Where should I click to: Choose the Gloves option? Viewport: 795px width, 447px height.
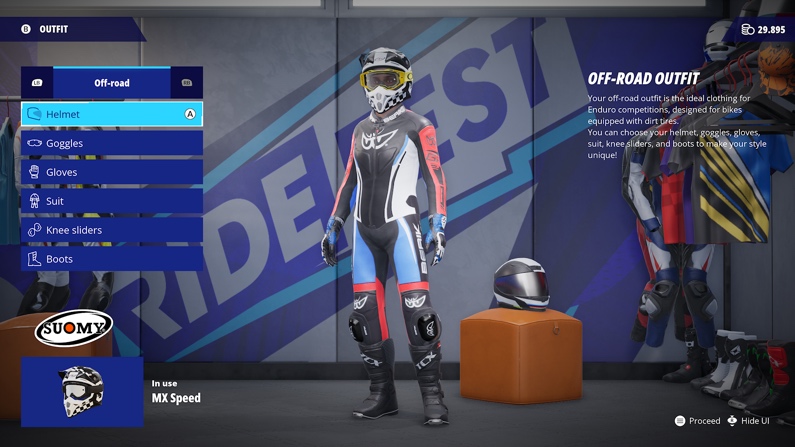pyautogui.click(x=111, y=172)
